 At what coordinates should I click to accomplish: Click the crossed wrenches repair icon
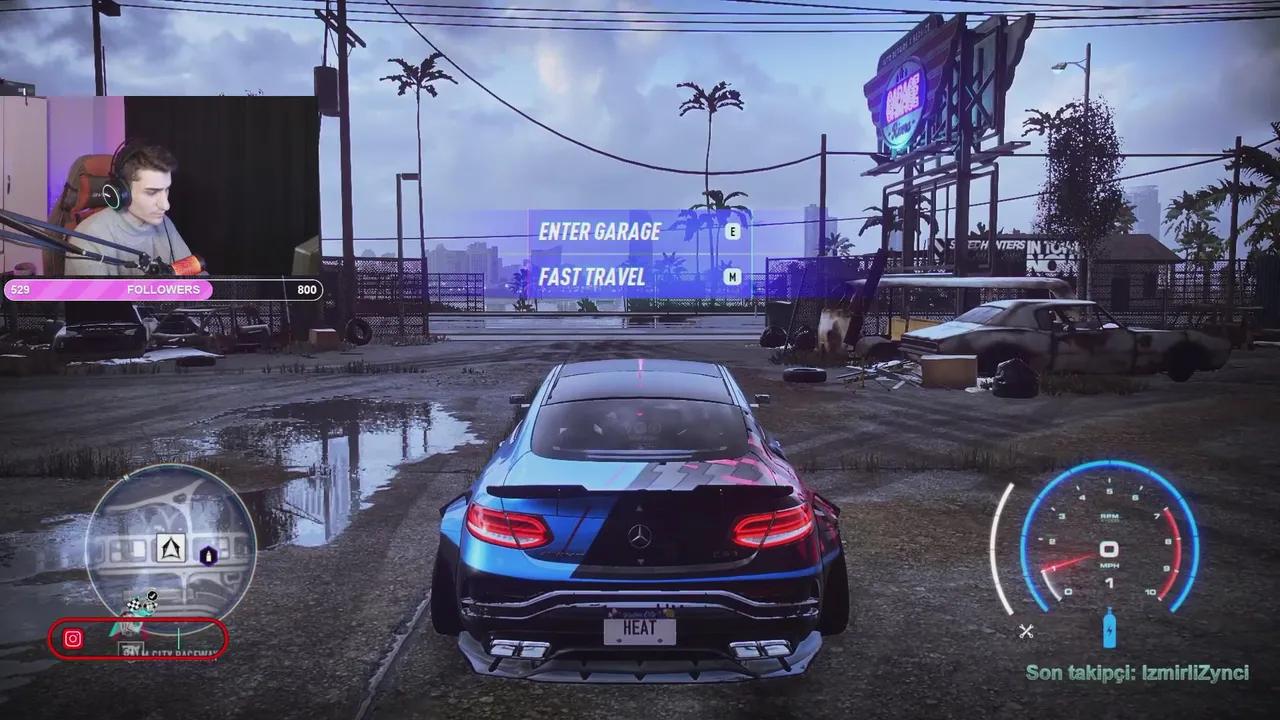tap(1025, 630)
